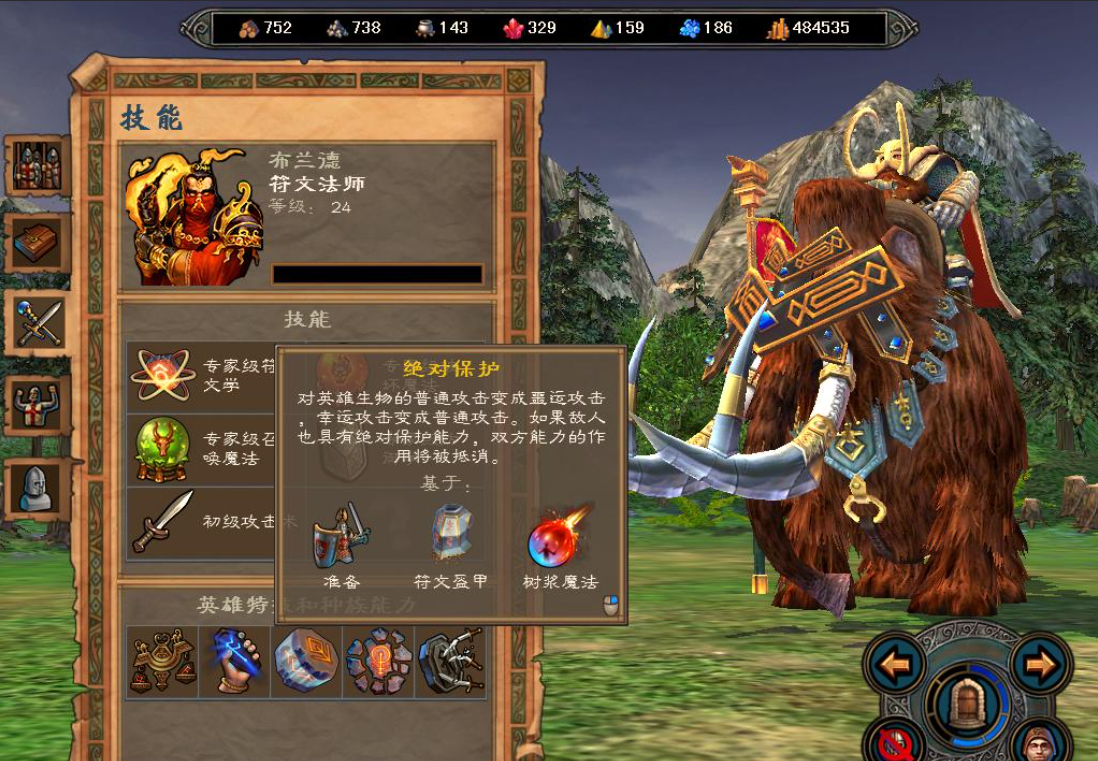Open the flexing knight tab
The width and height of the screenshot is (1098, 761).
pos(38,405)
